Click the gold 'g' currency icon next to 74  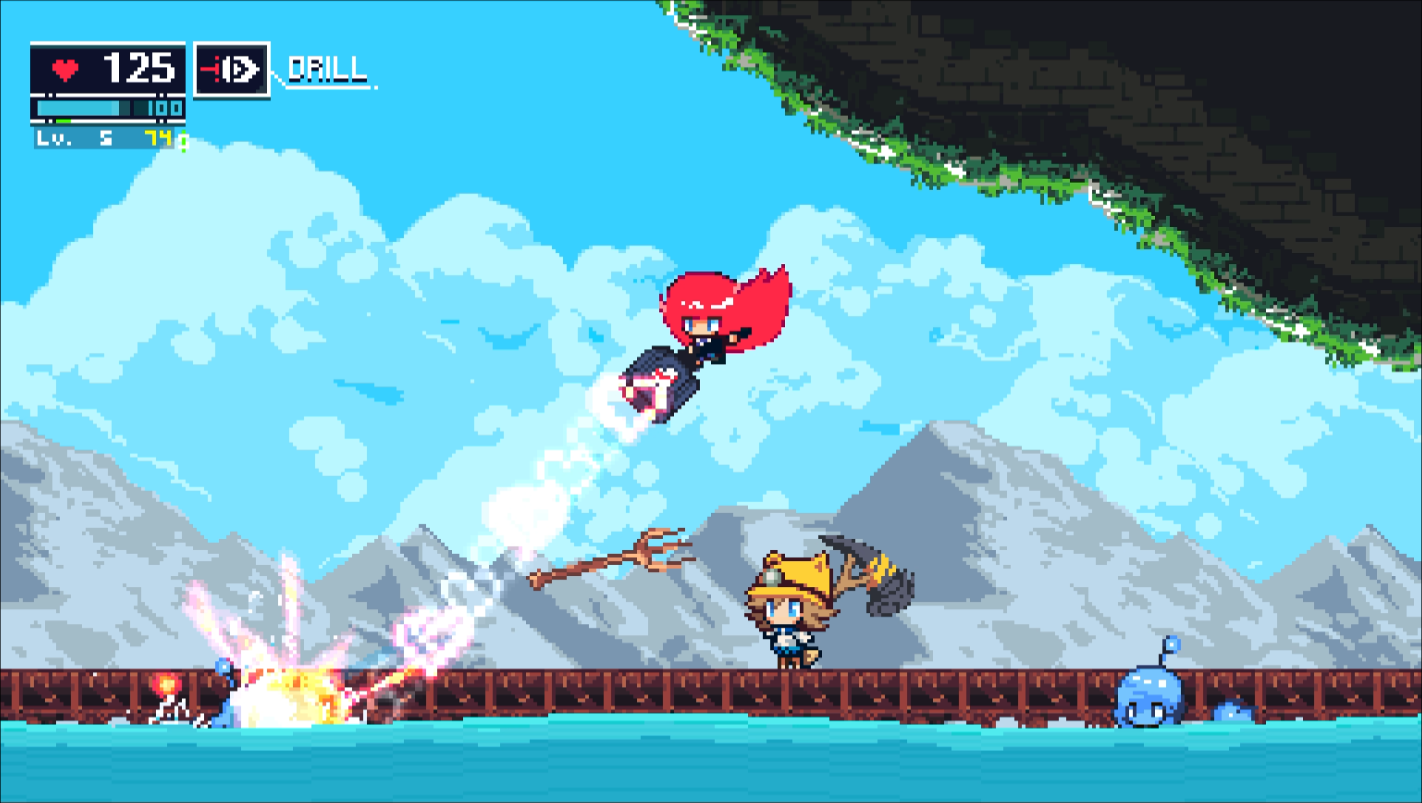click(x=183, y=137)
